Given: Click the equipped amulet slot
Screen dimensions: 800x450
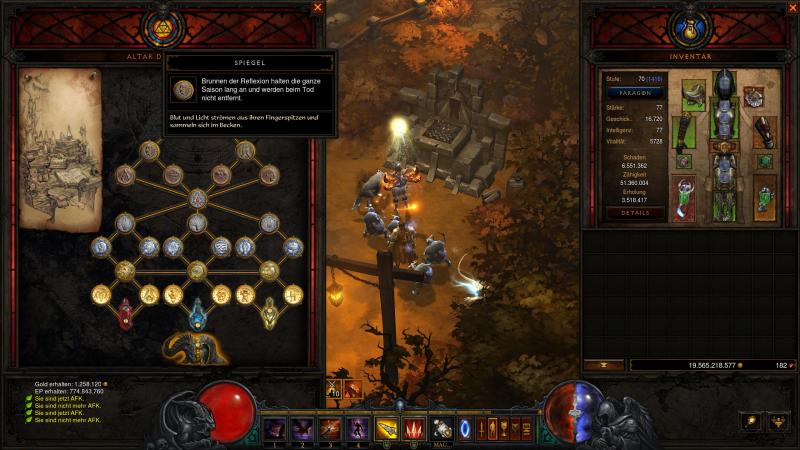Looking at the screenshot, I should pos(753,97).
